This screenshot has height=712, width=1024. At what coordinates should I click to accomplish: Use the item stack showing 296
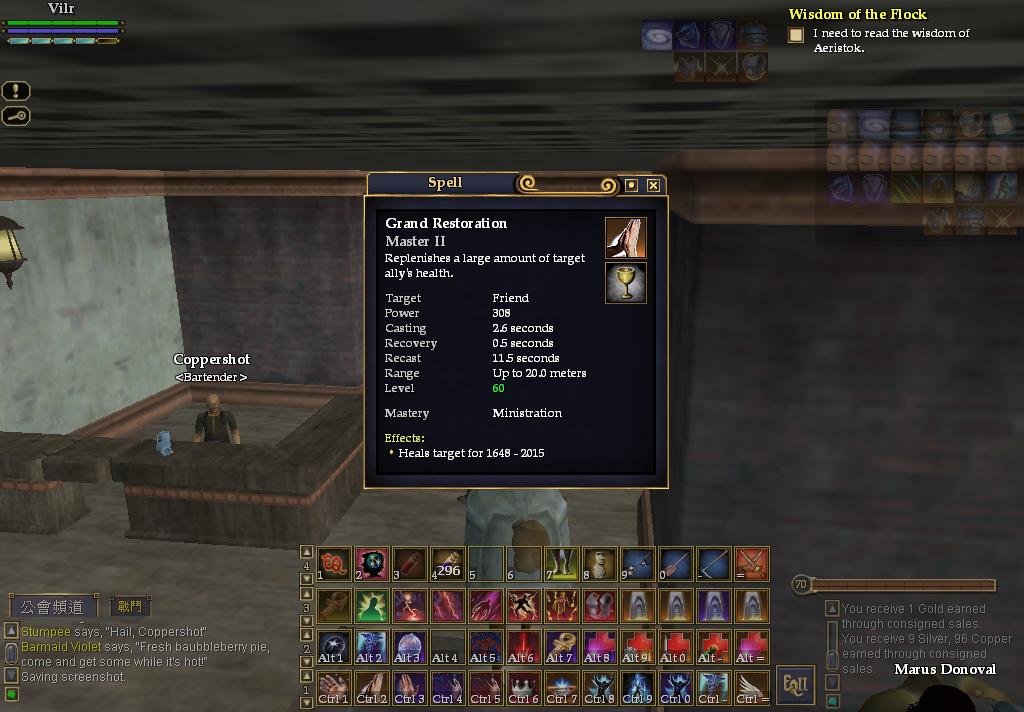coord(447,564)
